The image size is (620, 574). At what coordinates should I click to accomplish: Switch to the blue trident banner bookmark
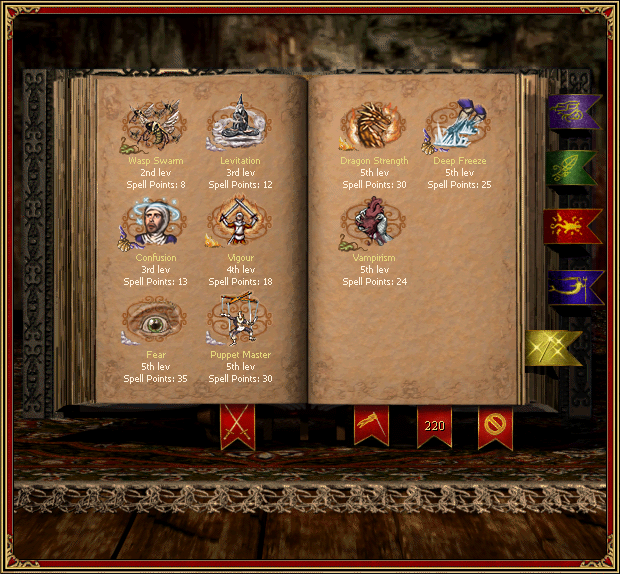click(x=573, y=287)
